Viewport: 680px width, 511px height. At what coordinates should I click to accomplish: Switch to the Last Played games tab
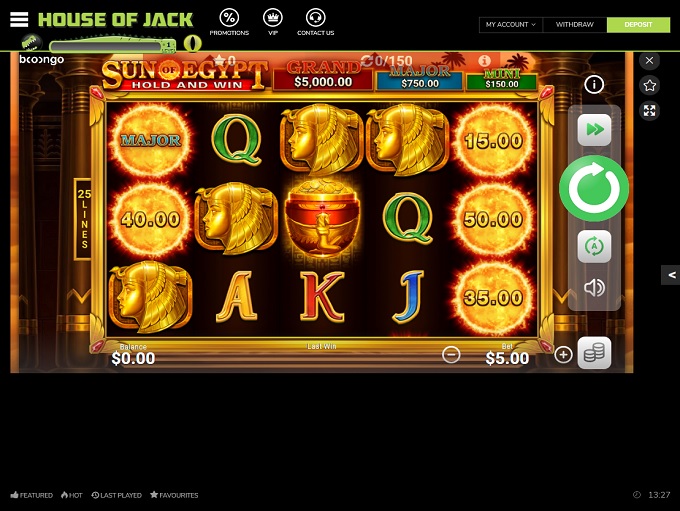pyautogui.click(x=116, y=495)
